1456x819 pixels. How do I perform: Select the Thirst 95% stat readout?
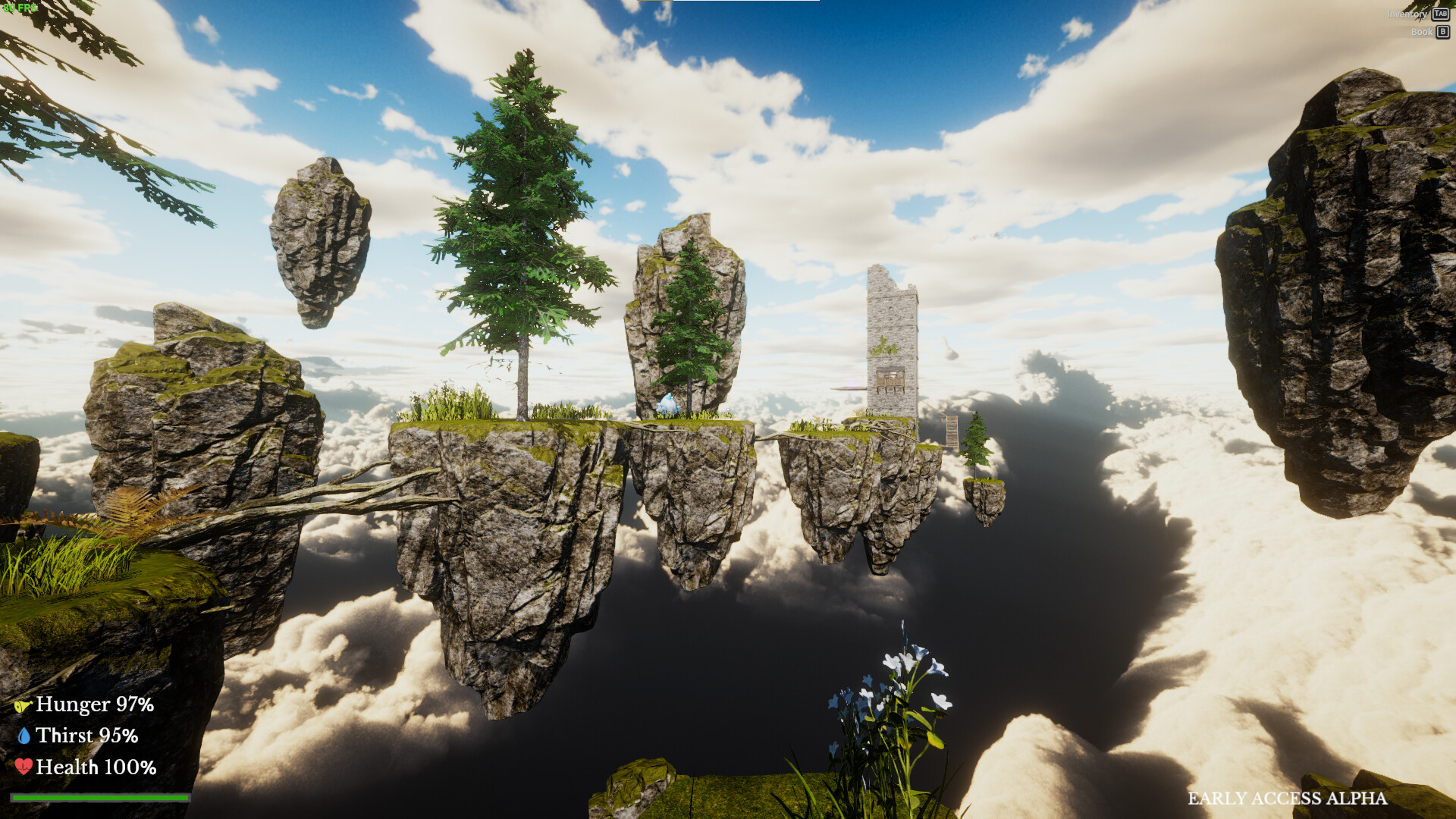89,736
